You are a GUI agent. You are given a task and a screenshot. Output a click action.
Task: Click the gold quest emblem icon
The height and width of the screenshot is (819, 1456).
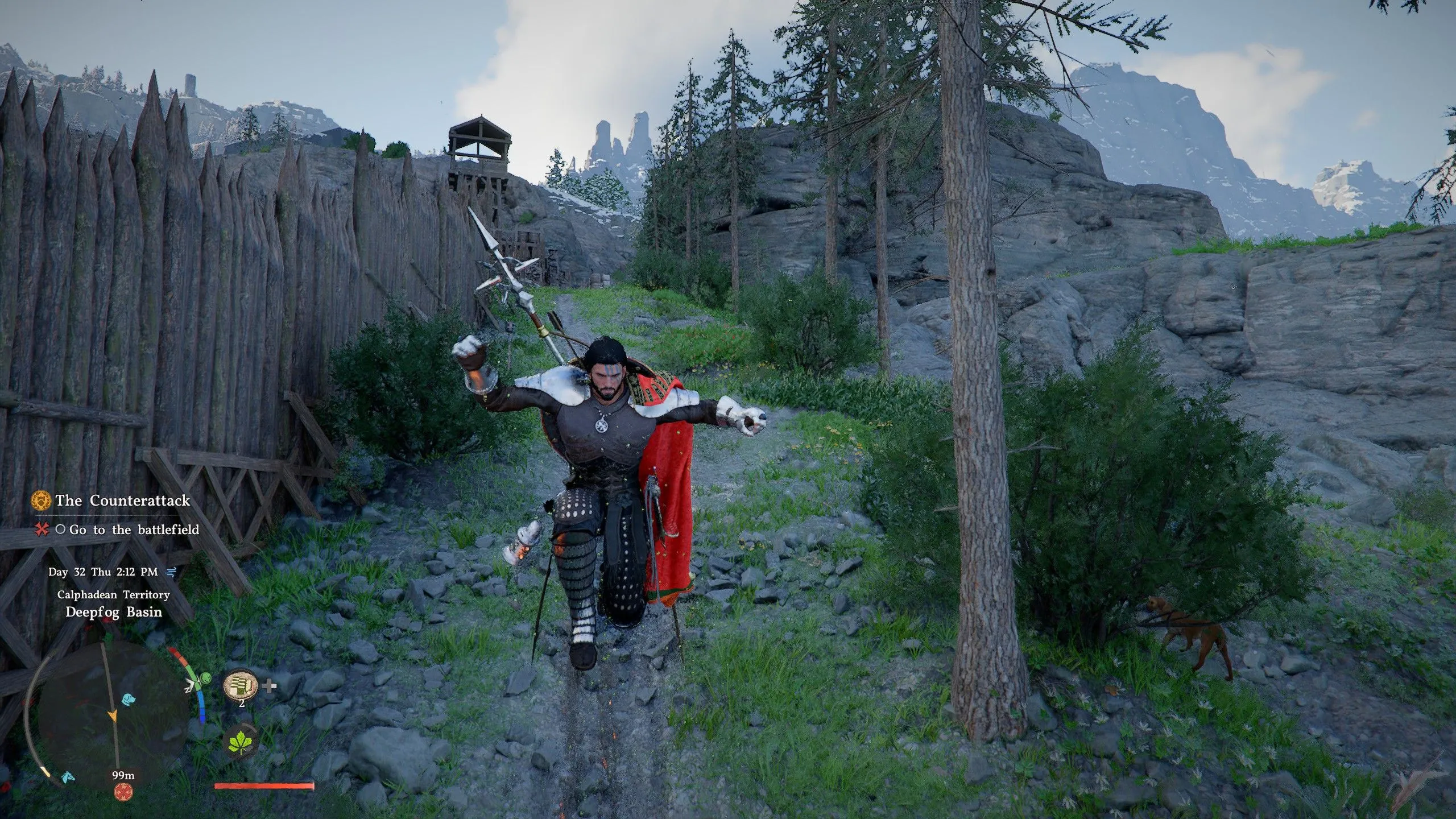pos(41,500)
